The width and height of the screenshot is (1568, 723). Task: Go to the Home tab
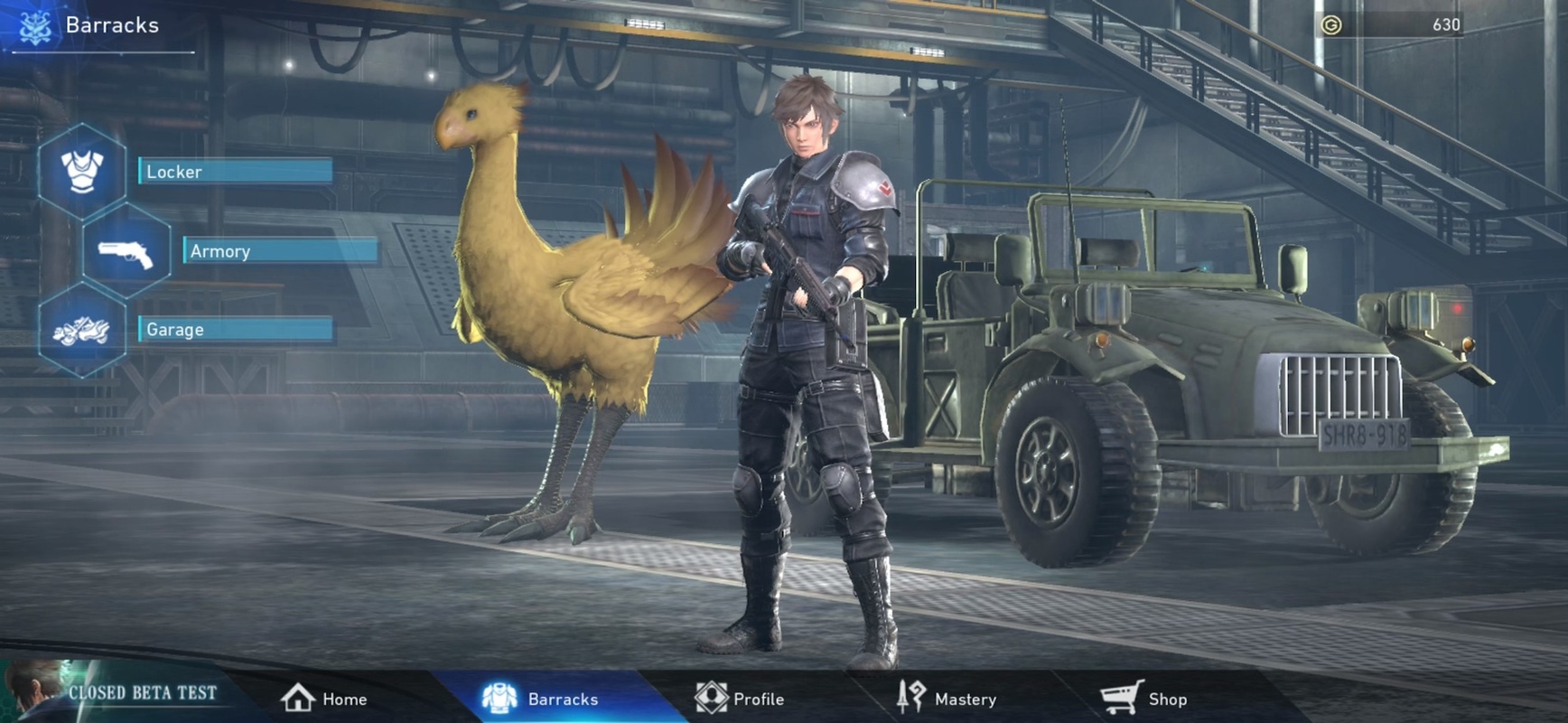tap(324, 699)
